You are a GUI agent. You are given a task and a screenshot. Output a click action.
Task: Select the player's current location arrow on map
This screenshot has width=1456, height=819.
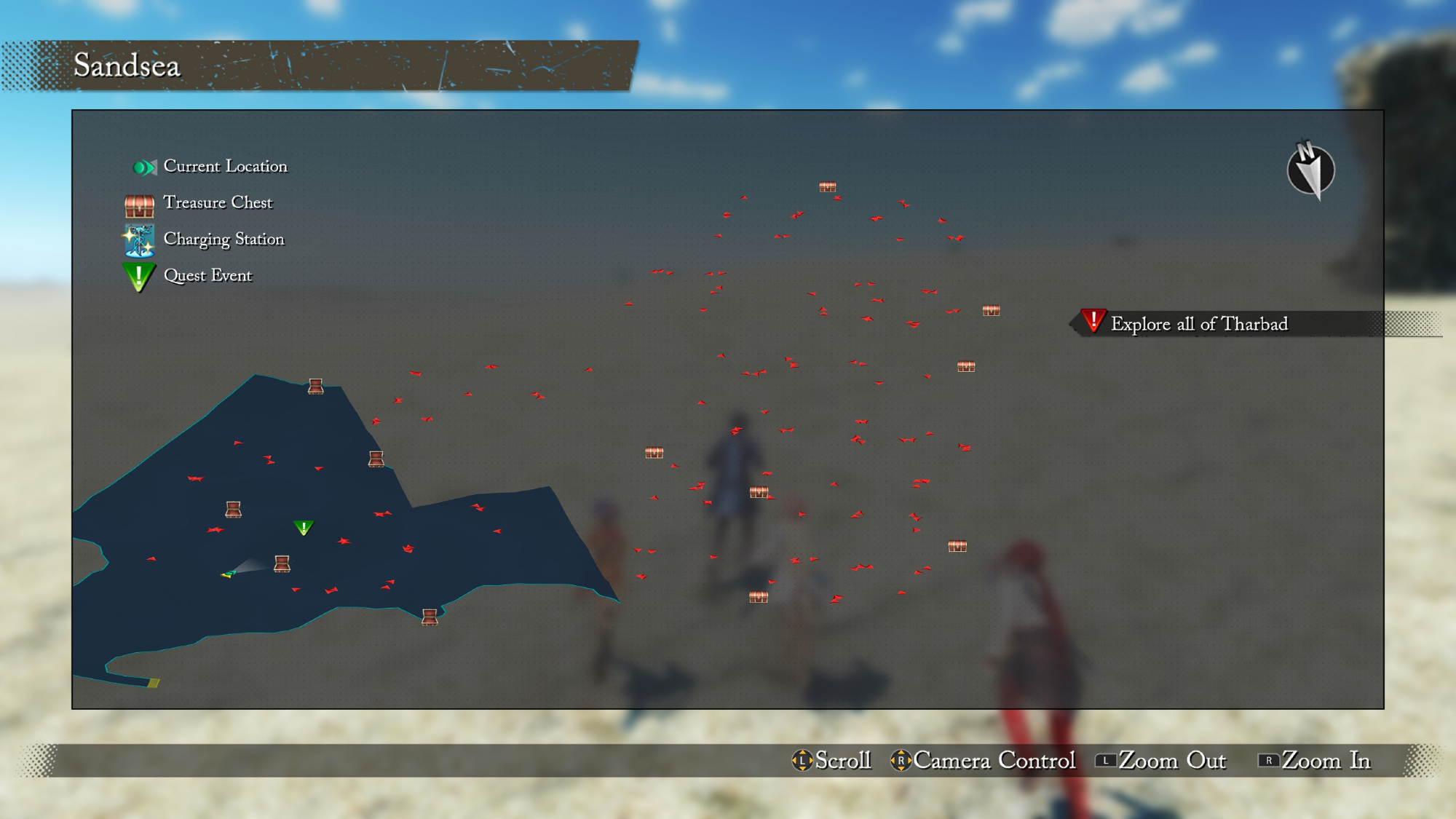tap(229, 574)
